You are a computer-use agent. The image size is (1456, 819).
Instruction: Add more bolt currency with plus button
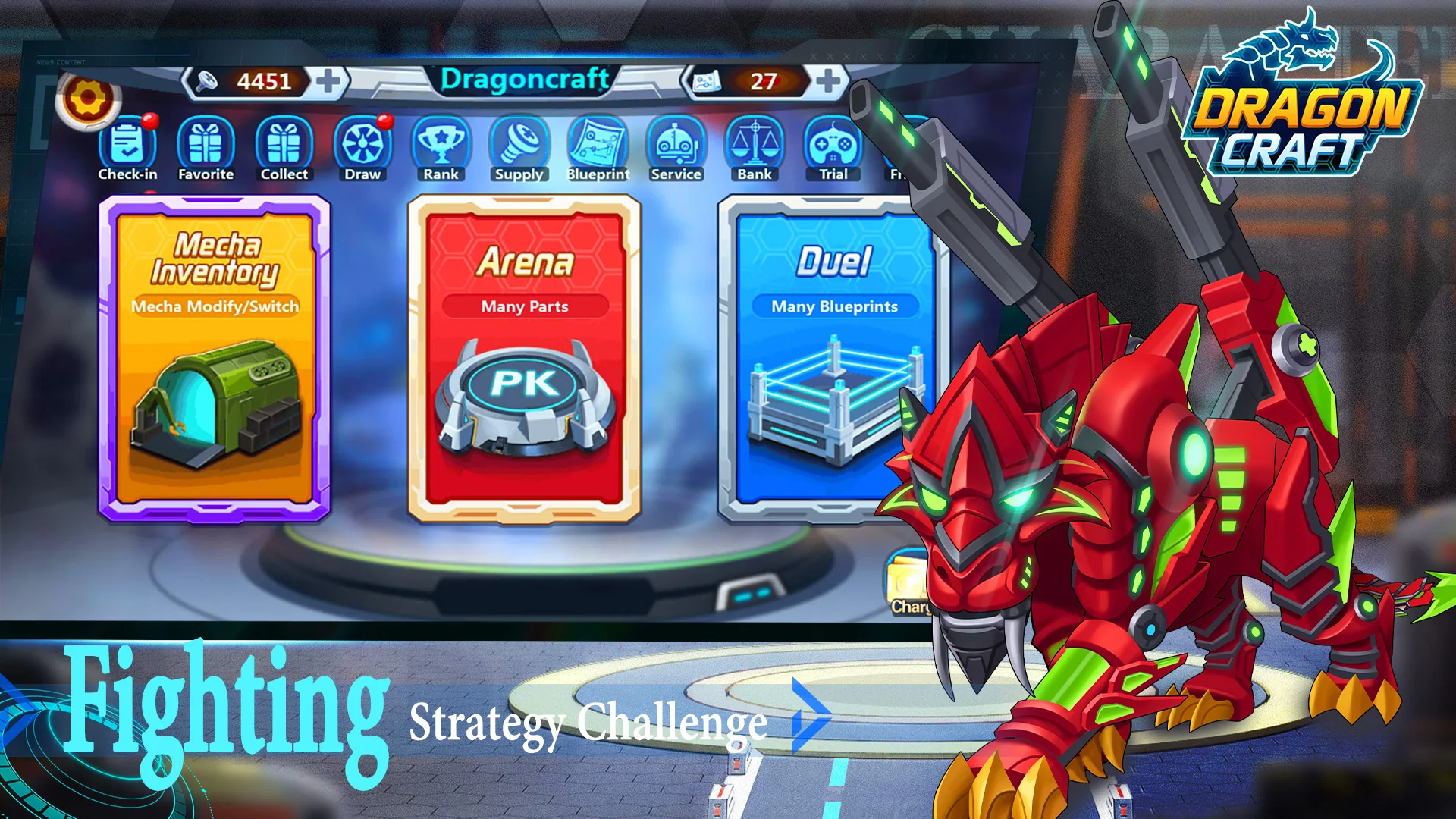point(328,81)
